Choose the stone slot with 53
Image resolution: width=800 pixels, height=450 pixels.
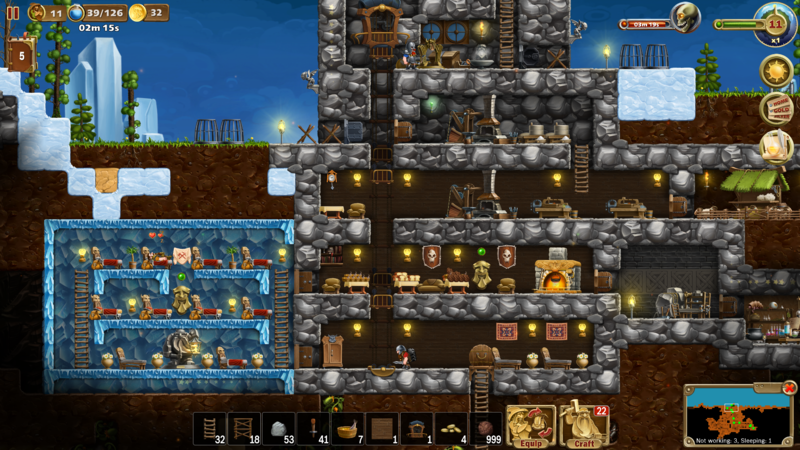pyautogui.click(x=279, y=428)
